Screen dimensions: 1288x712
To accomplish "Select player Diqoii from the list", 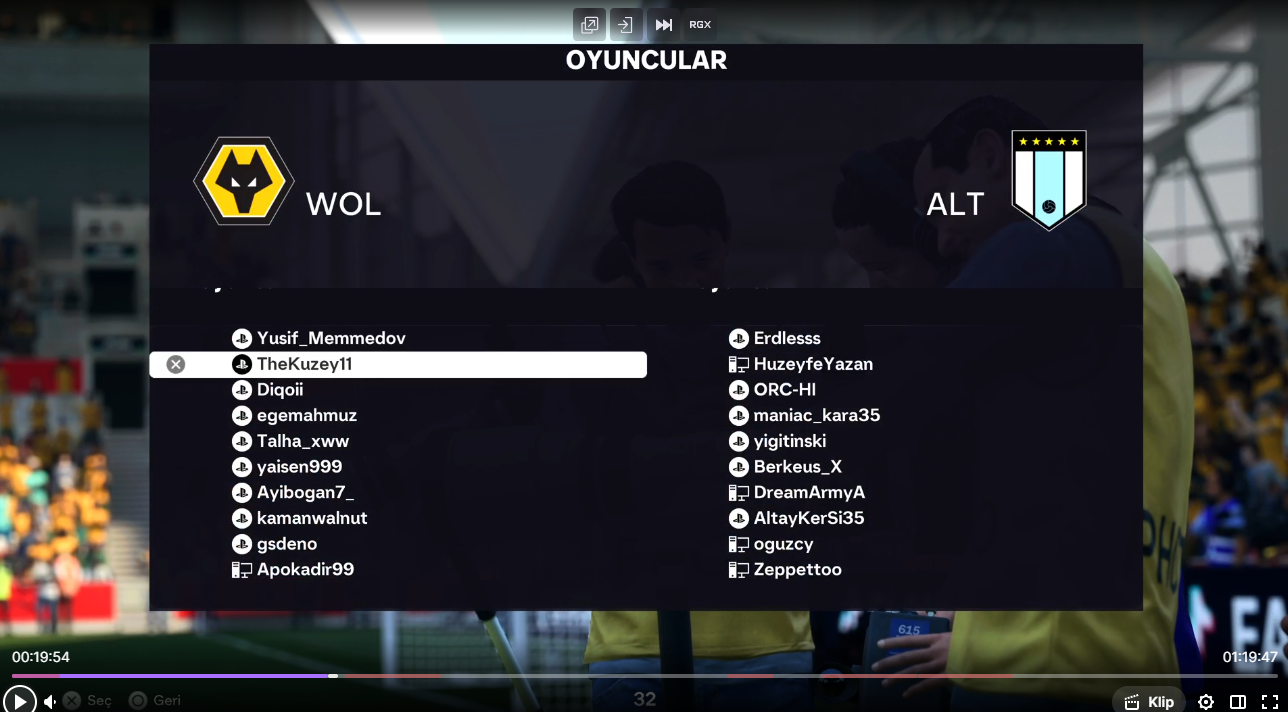I will [x=279, y=390].
